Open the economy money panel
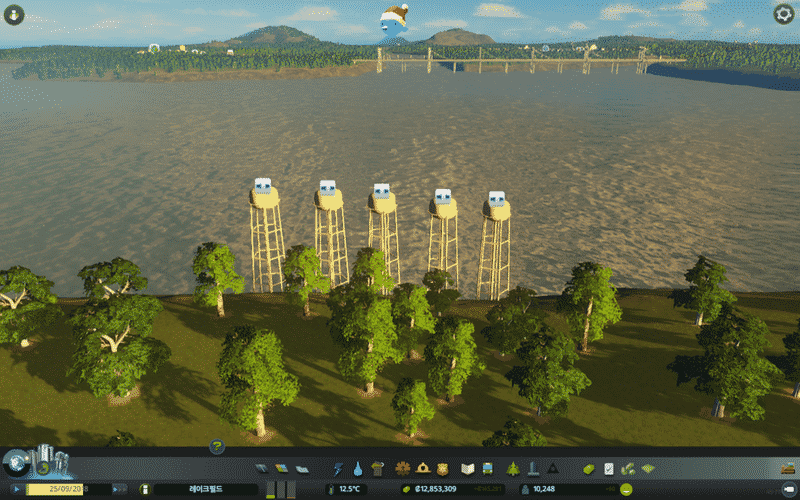This screenshot has width=800, height=500. [x=589, y=468]
